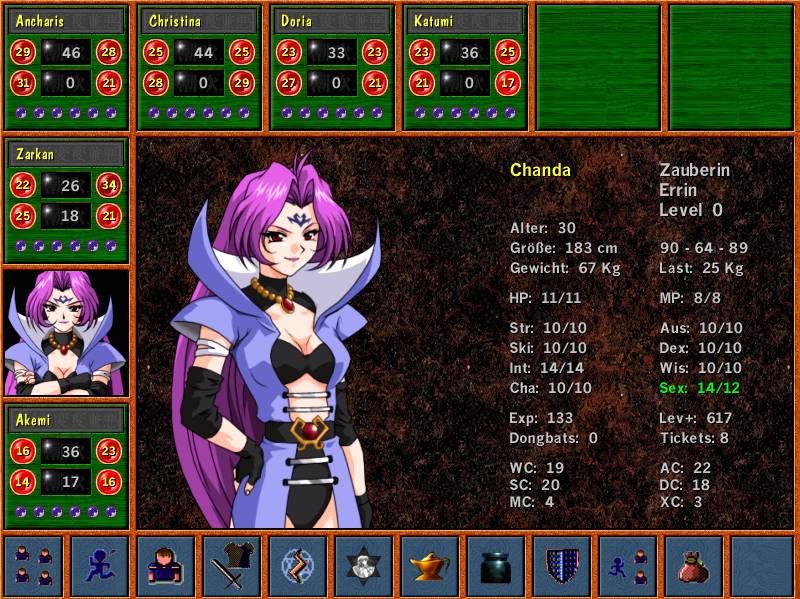The width and height of the screenshot is (800, 599).
Task: Open the character figure icon
Action: (166, 566)
